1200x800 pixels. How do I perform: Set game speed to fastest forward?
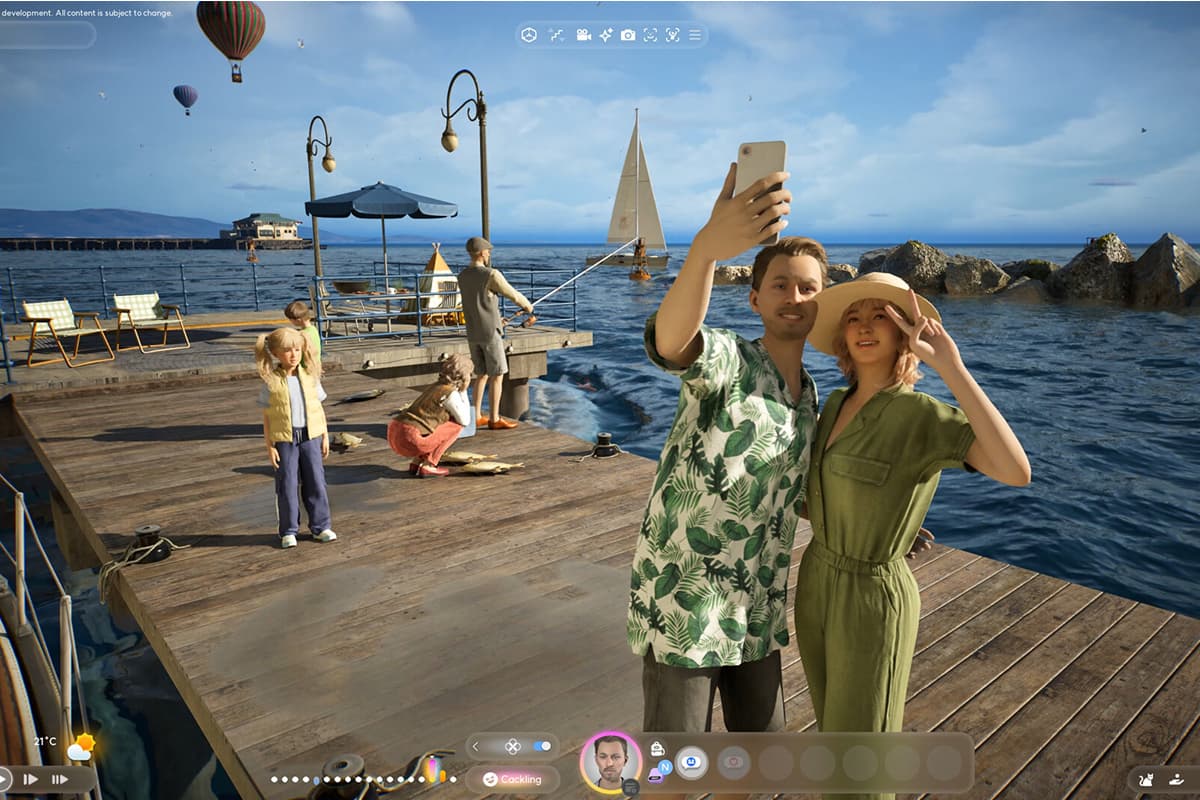(x=60, y=779)
